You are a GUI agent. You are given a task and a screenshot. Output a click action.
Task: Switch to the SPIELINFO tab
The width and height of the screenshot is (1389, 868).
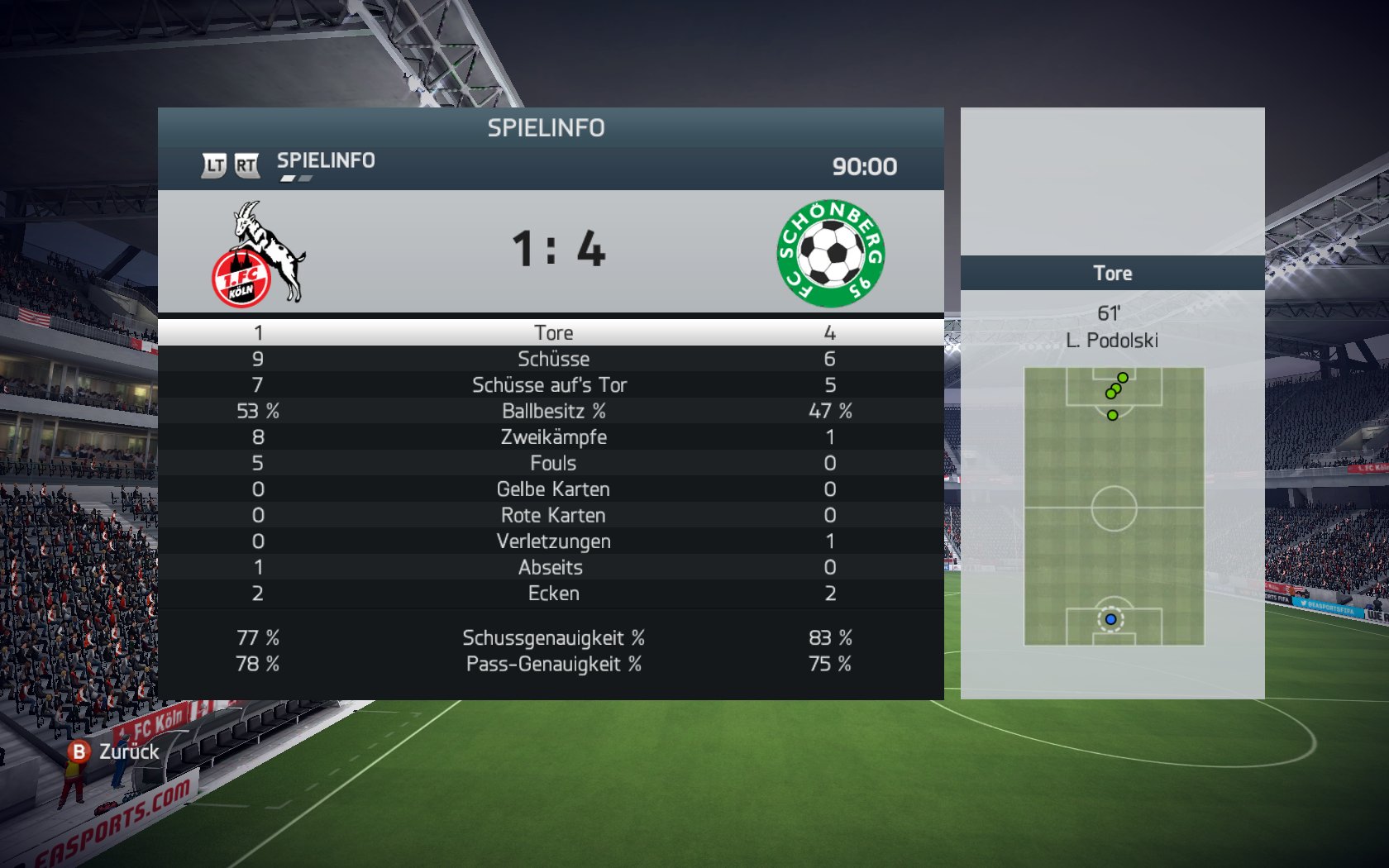pos(325,161)
